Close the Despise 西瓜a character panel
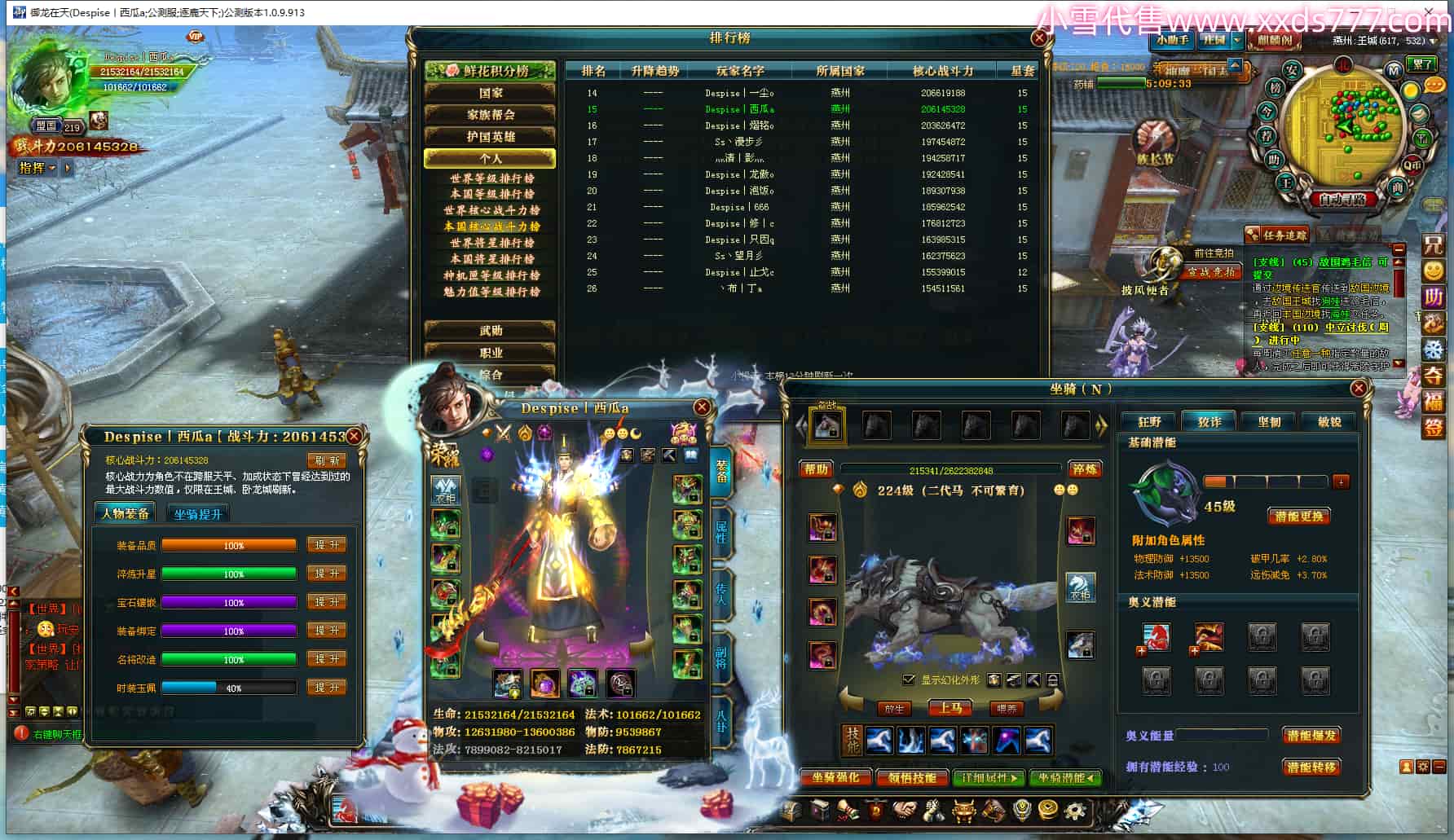1454x840 pixels. [701, 407]
